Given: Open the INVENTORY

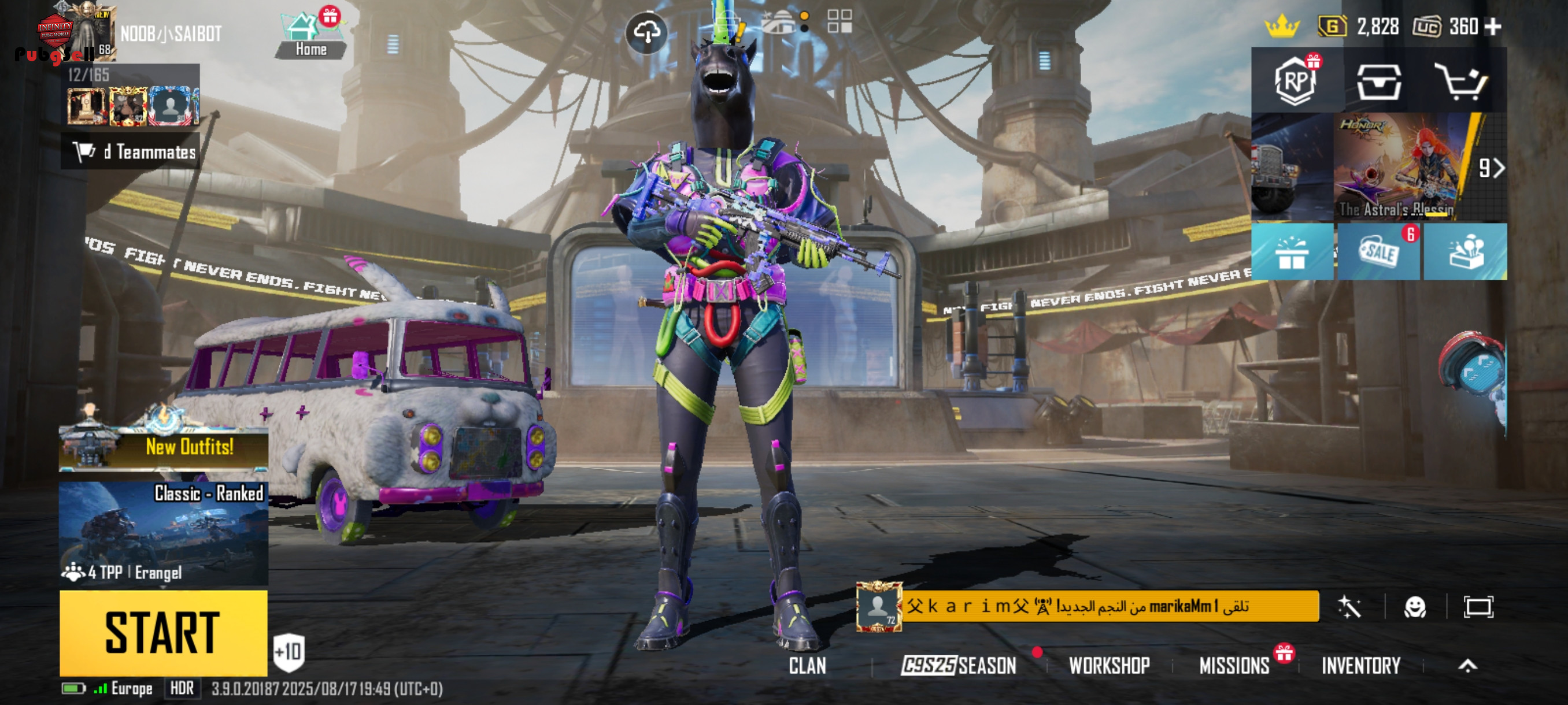Looking at the screenshot, I should tap(1361, 666).
